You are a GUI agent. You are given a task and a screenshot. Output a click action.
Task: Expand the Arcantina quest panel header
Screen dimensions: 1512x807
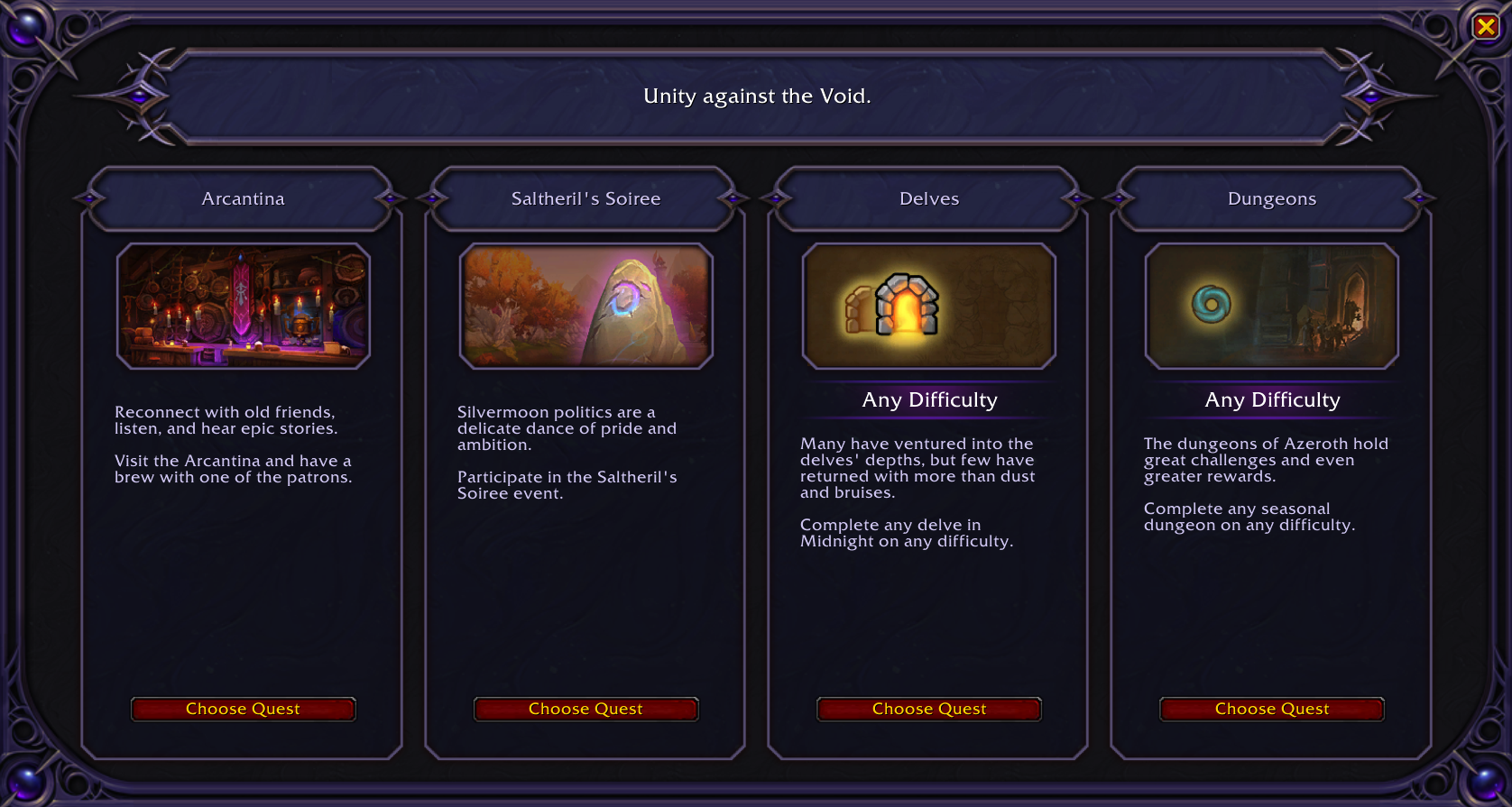[243, 198]
